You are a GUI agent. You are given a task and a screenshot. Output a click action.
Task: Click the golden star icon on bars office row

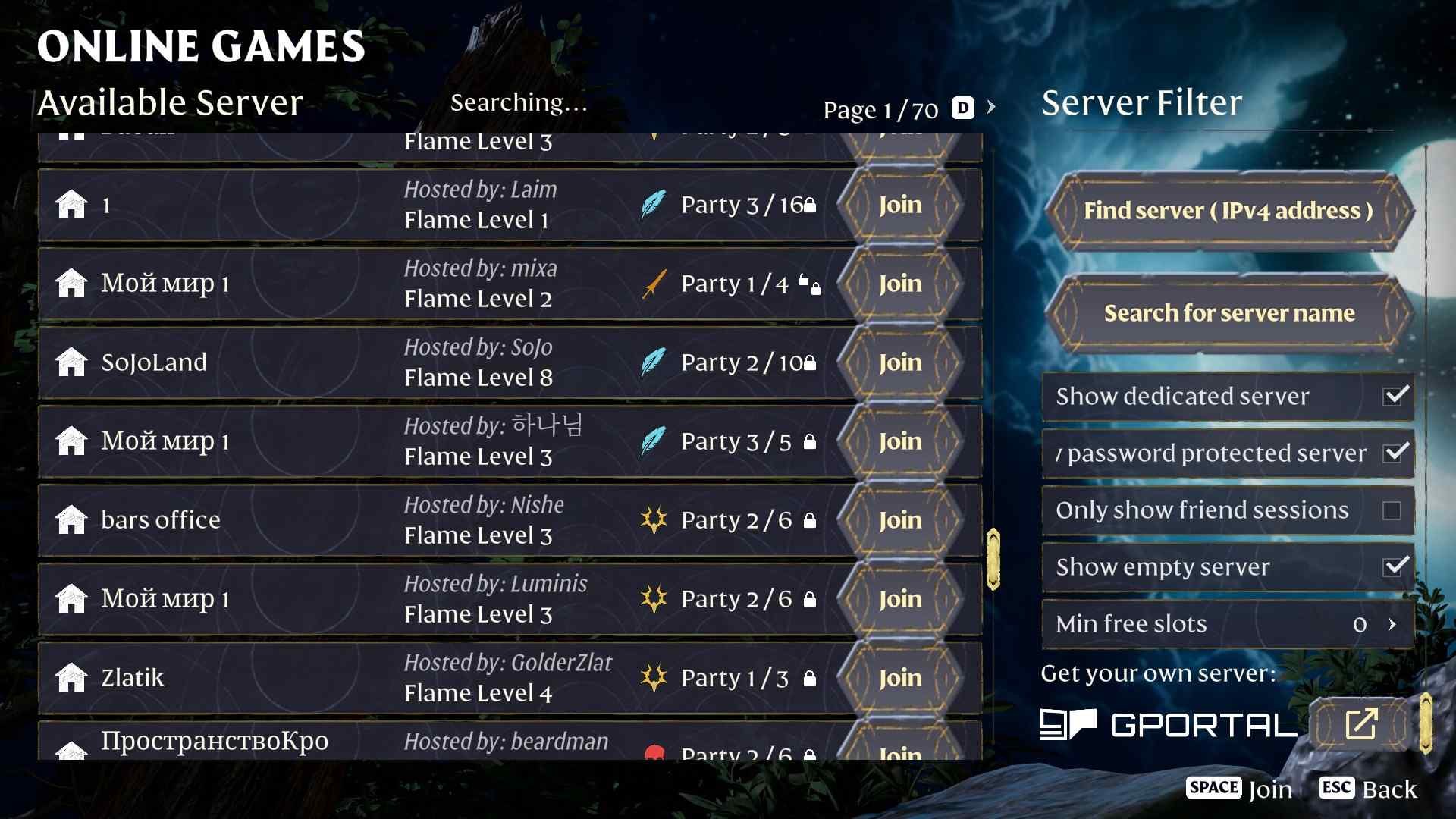(x=654, y=519)
